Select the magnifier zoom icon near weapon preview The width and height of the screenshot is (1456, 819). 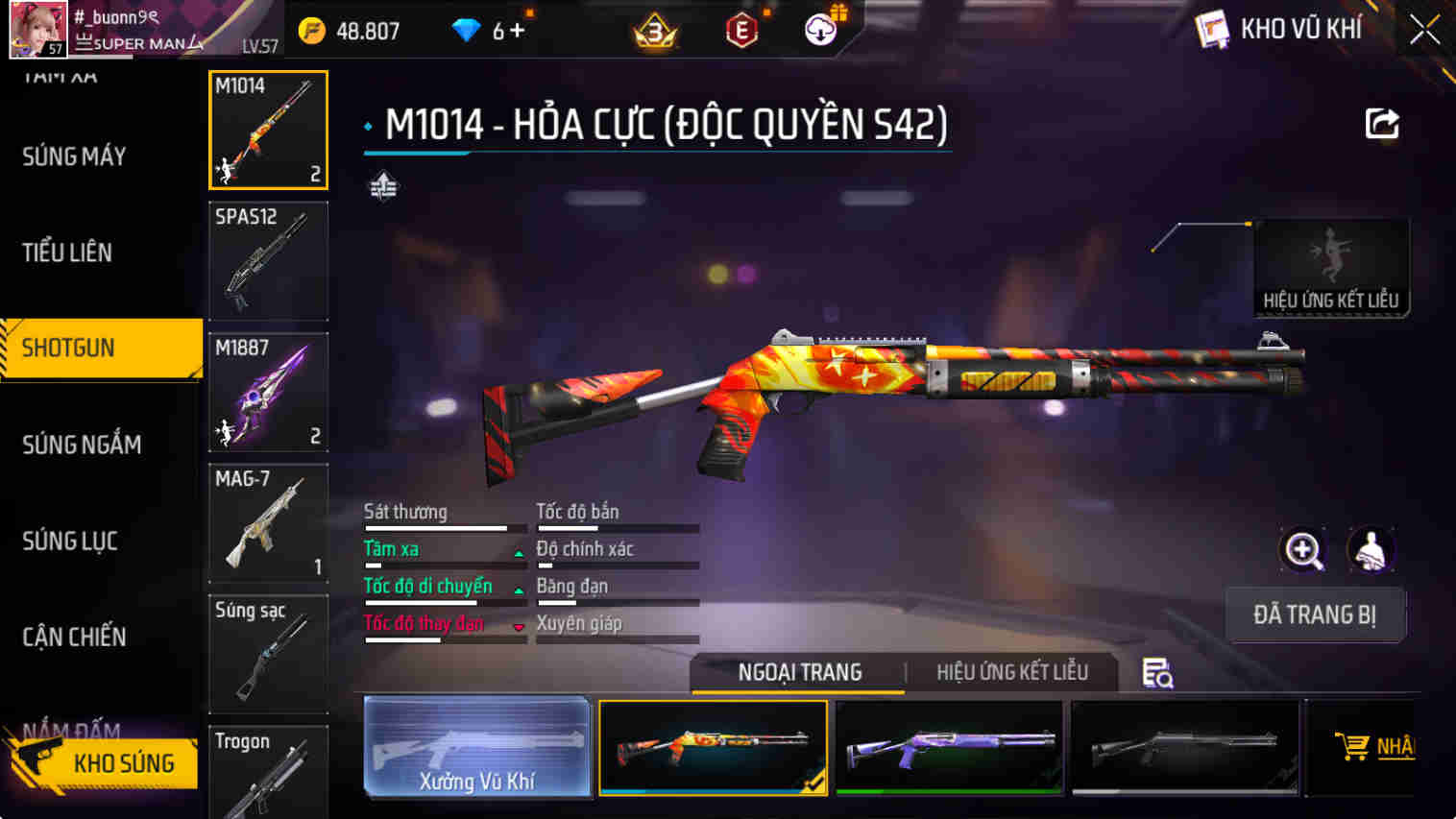click(x=1303, y=550)
